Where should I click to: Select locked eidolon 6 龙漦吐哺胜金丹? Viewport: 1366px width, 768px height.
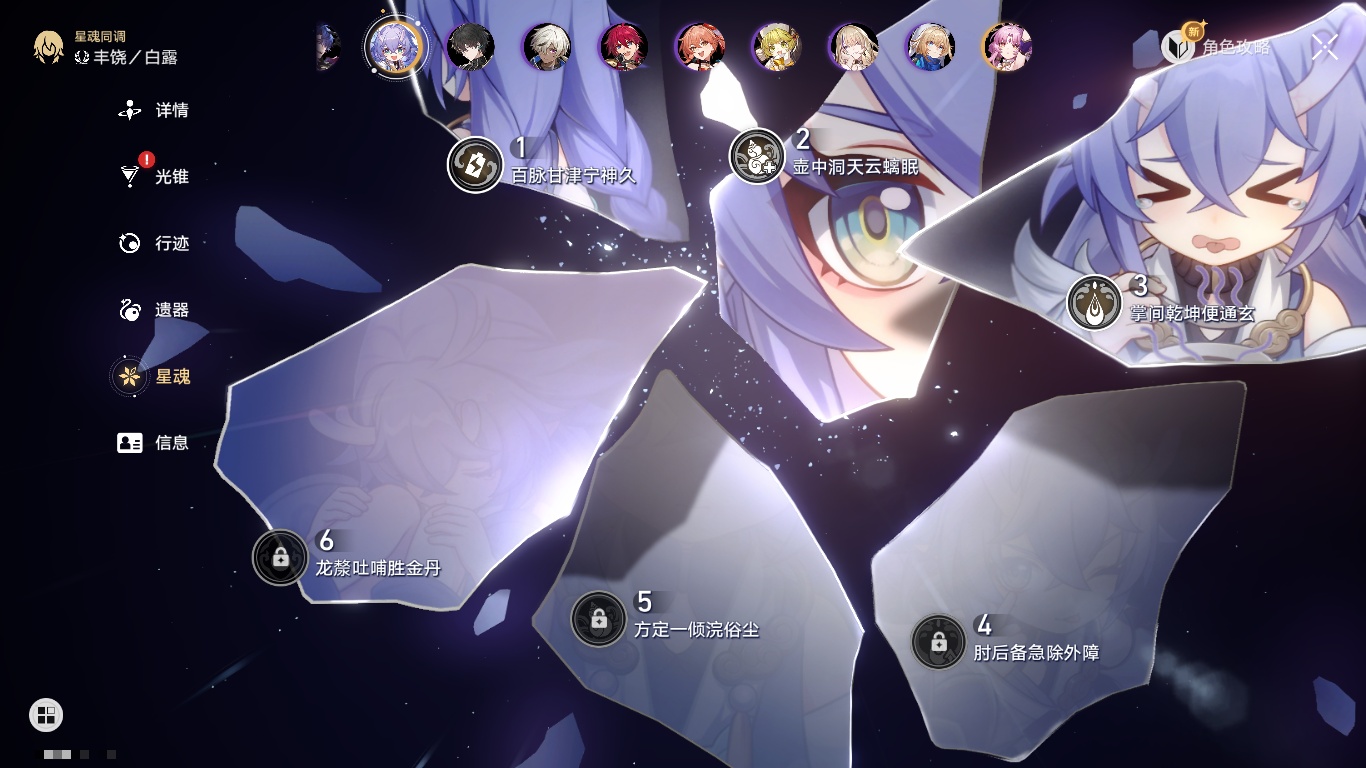point(280,557)
